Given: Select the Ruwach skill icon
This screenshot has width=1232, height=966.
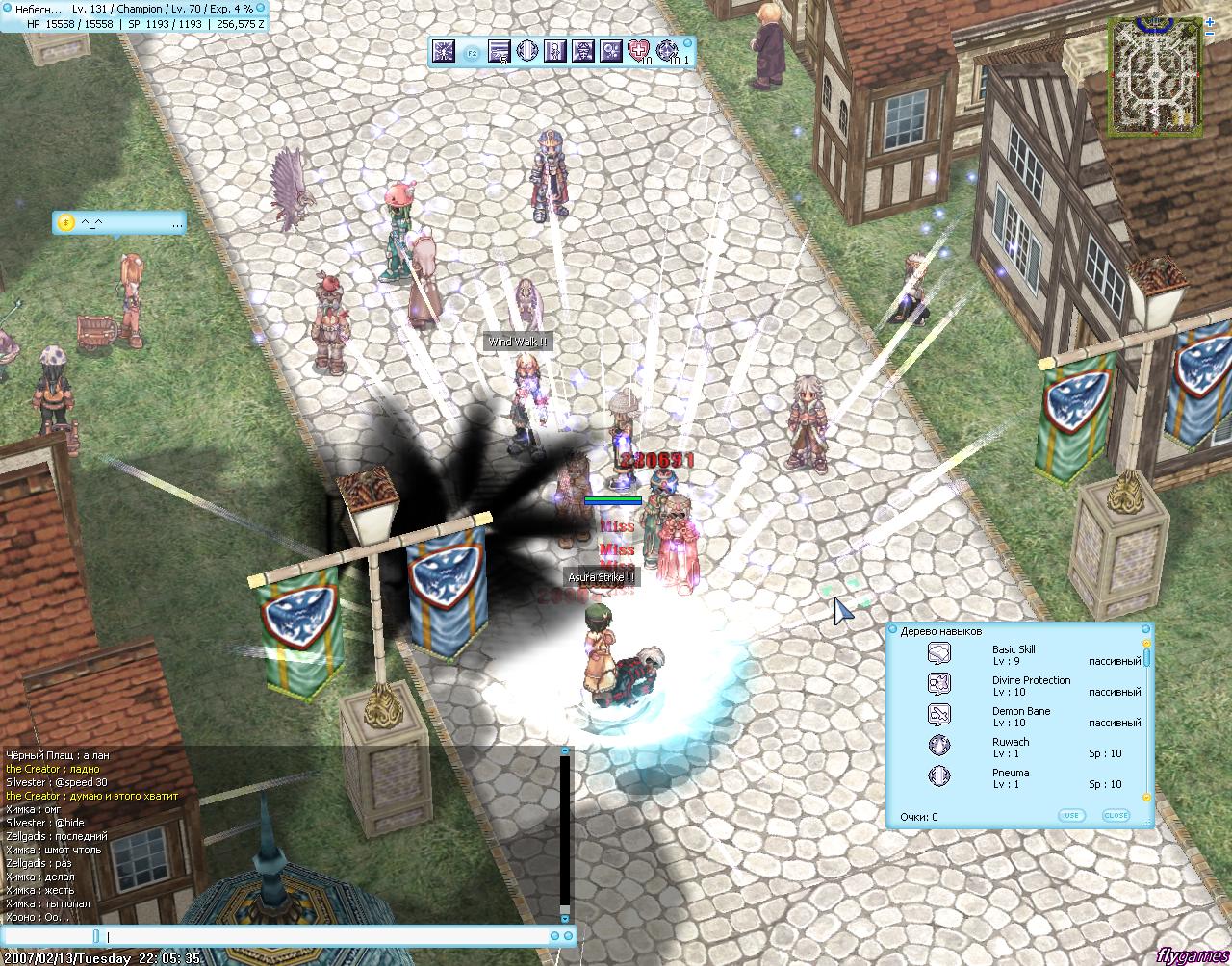Looking at the screenshot, I should (x=939, y=746).
